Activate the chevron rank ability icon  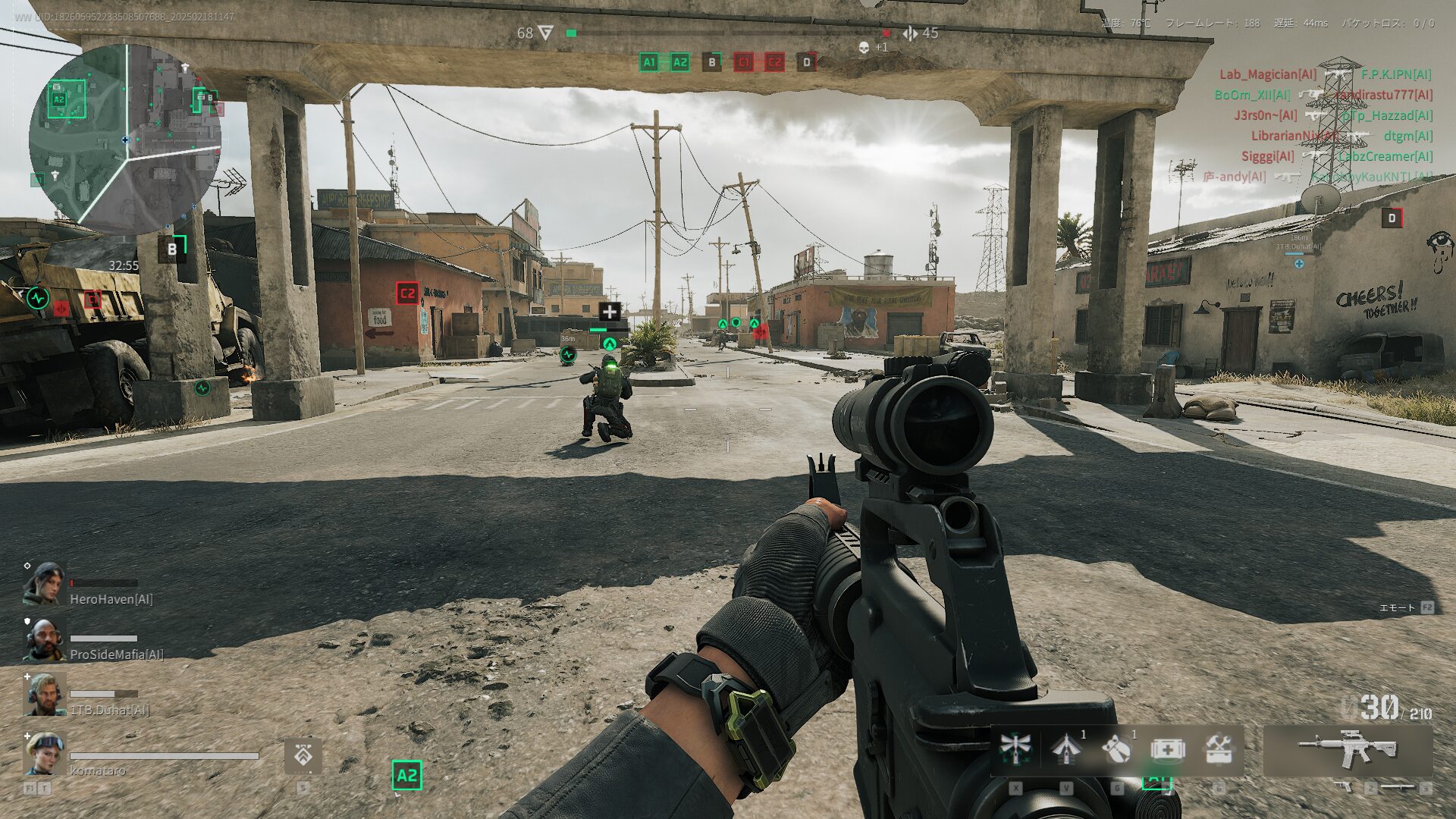[303, 755]
